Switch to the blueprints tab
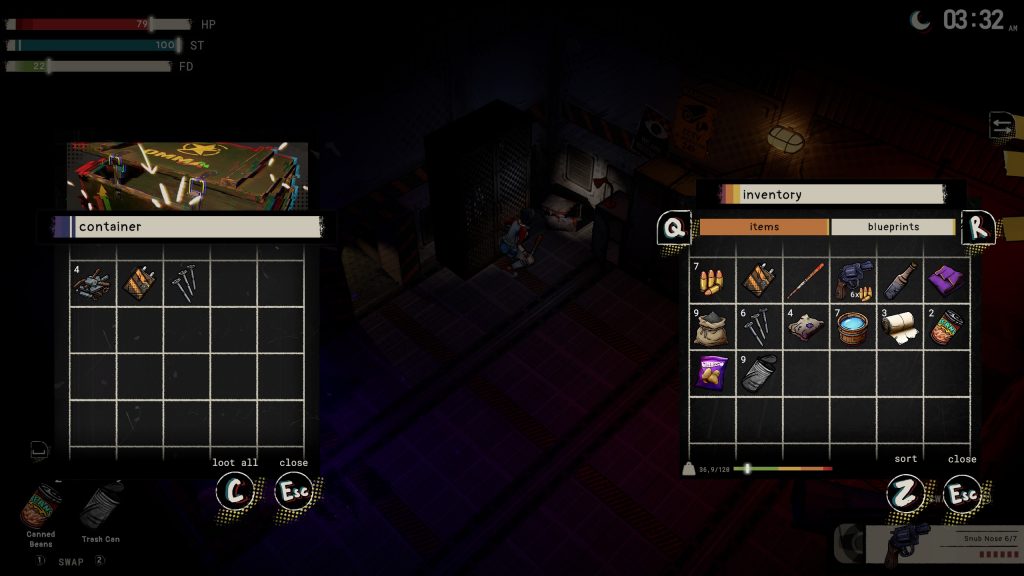This screenshot has width=1024, height=576. pyautogui.click(x=892, y=227)
